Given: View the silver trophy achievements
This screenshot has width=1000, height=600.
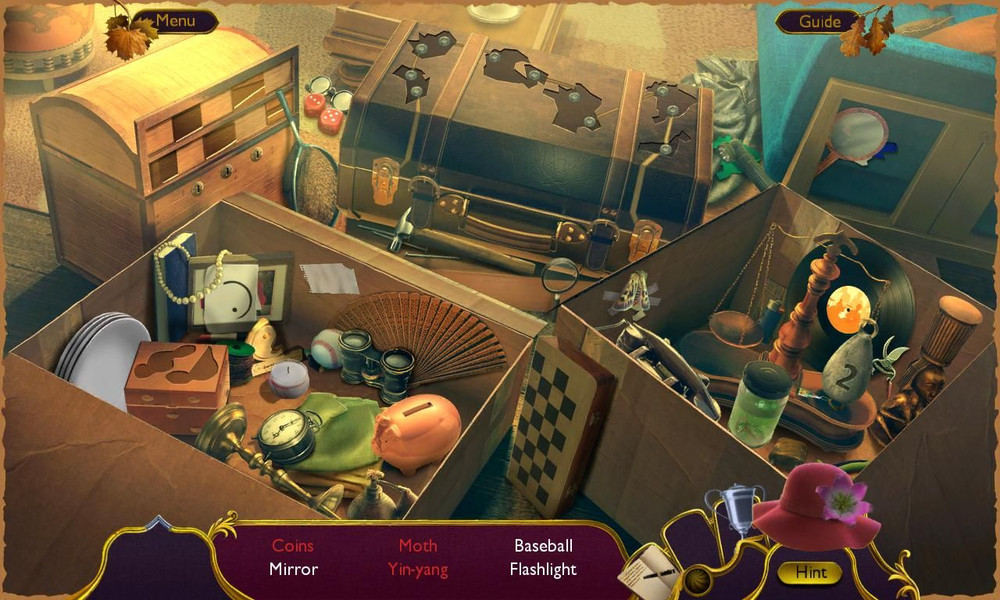Looking at the screenshot, I should (x=732, y=507).
